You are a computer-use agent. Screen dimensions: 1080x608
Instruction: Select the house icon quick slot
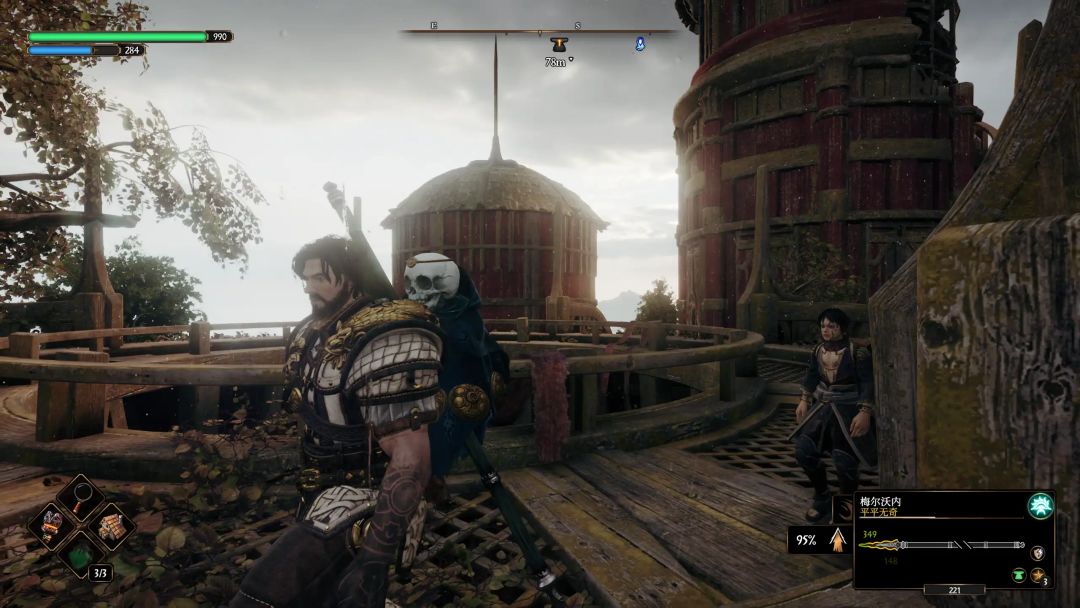(111, 525)
